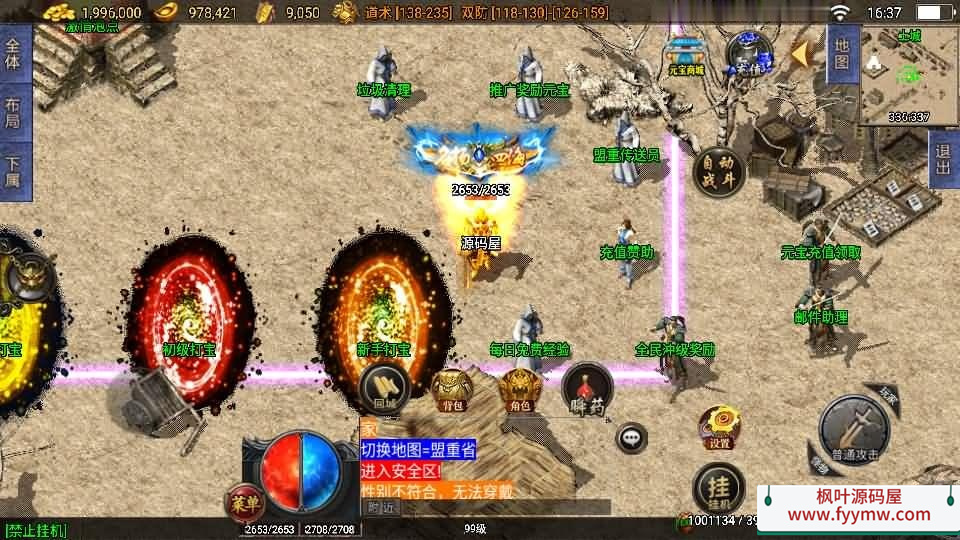Viewport: 960px width, 540px height.
Task: Open 设置 settings gear
Action: tap(719, 426)
